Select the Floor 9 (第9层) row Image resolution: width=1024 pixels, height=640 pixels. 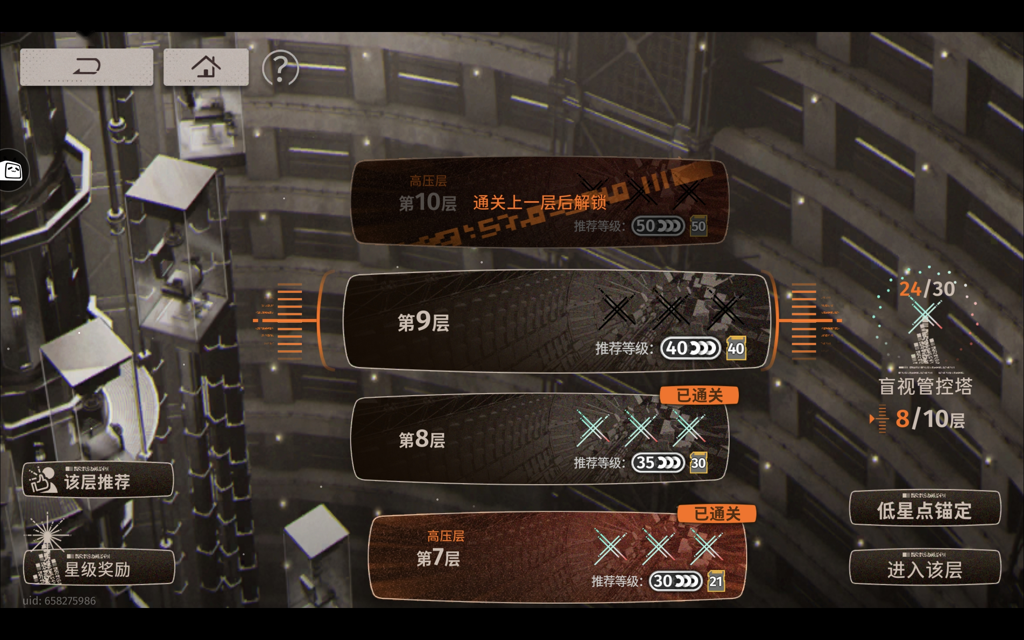(x=557, y=322)
